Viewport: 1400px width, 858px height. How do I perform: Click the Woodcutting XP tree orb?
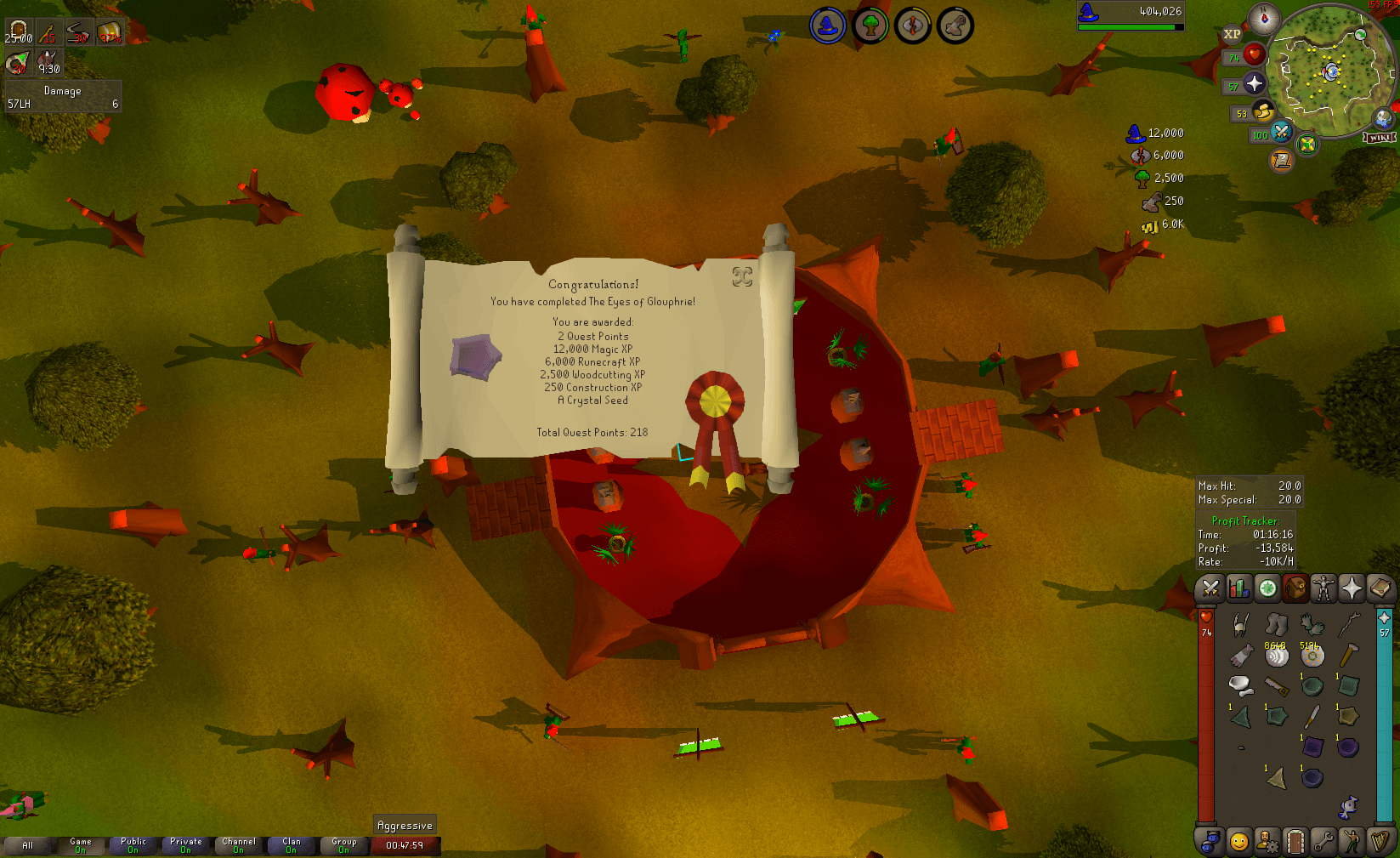tap(1142, 178)
